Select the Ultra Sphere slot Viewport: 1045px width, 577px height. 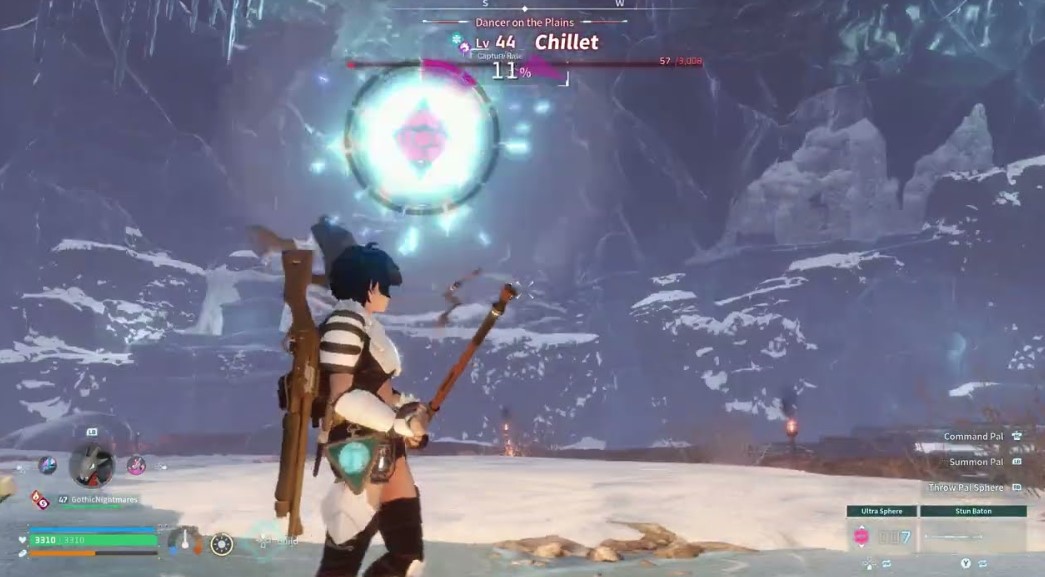[881, 536]
